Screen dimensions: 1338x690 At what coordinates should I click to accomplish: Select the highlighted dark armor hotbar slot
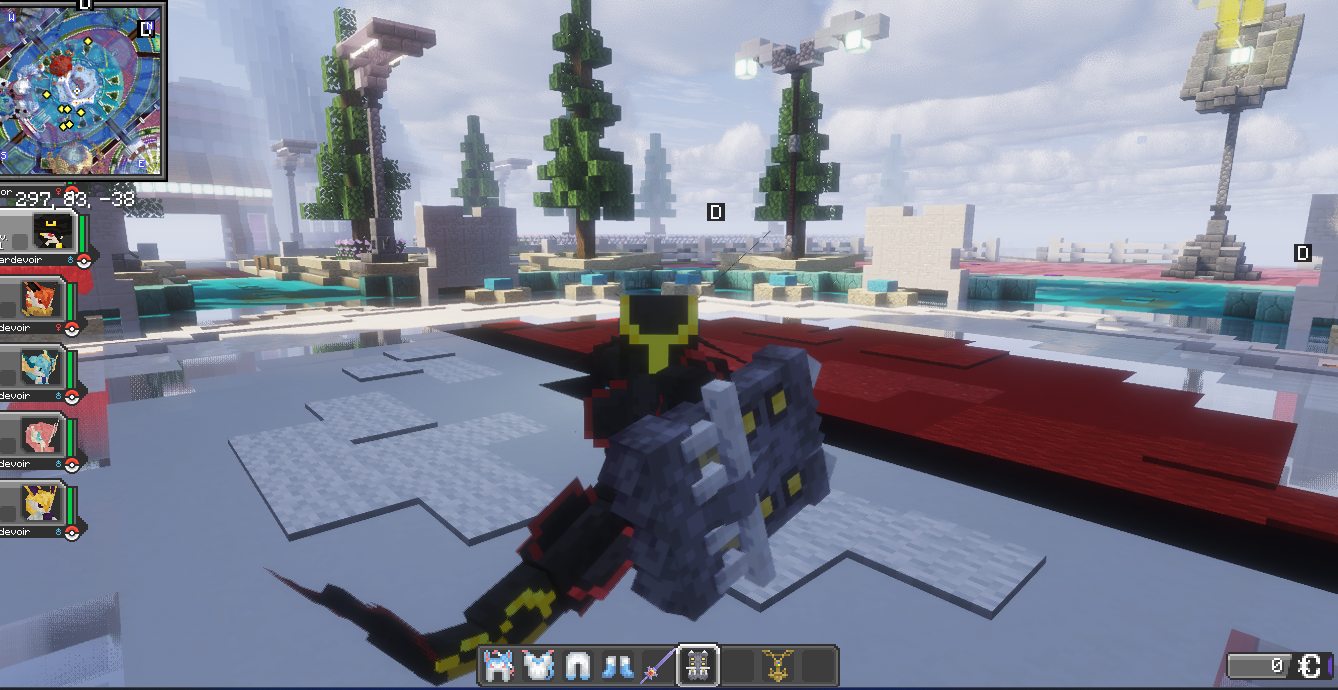click(698, 666)
